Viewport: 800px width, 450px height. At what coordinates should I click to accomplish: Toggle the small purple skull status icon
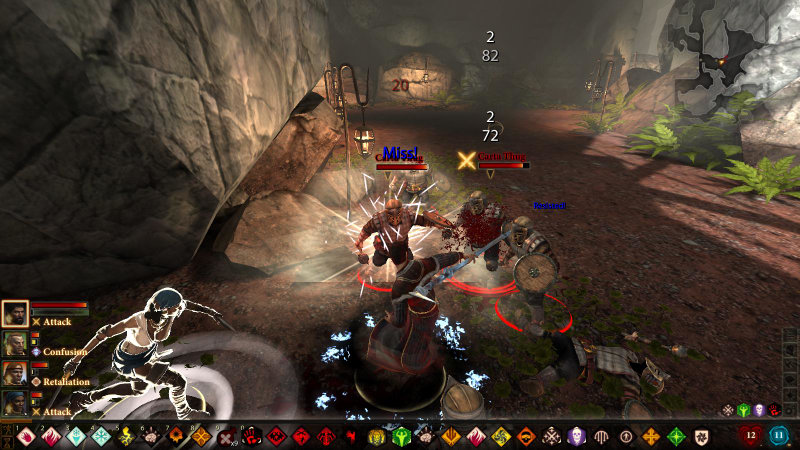[758, 410]
